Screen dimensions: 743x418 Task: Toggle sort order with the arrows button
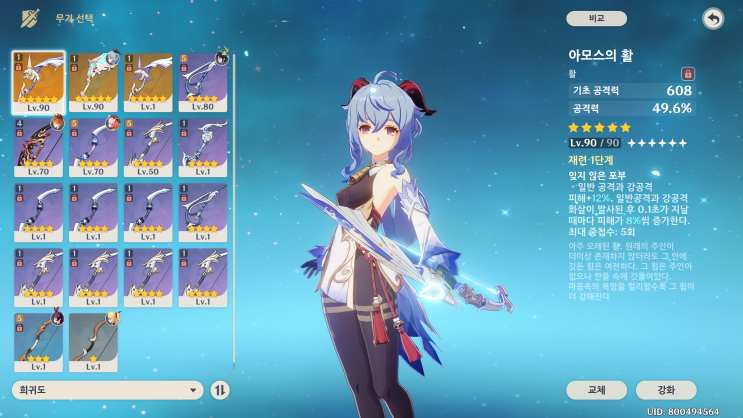(220, 390)
